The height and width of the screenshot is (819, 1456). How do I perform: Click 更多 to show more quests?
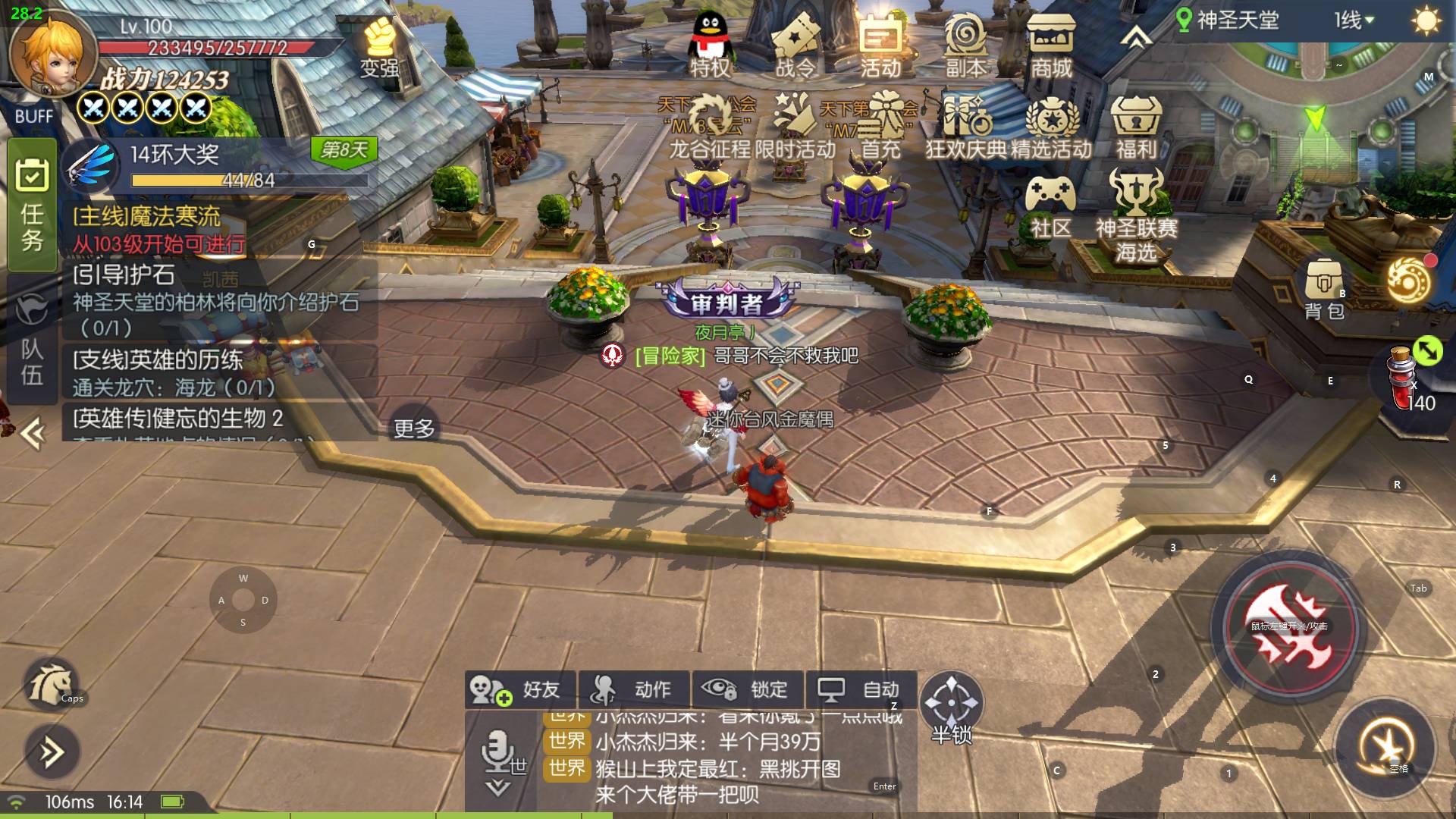[x=414, y=429]
